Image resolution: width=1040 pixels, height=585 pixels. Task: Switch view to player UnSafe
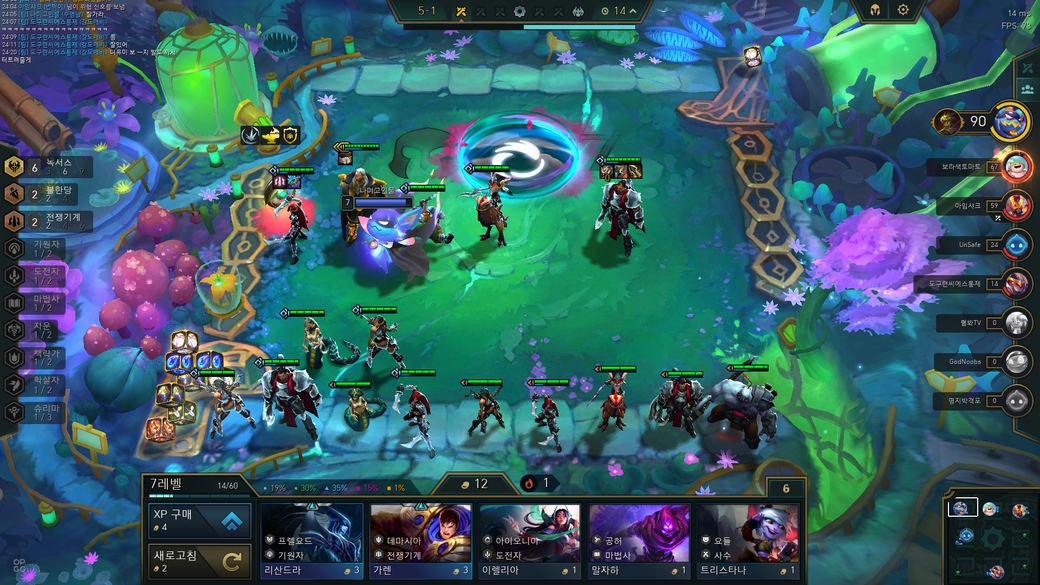[x=1016, y=243]
